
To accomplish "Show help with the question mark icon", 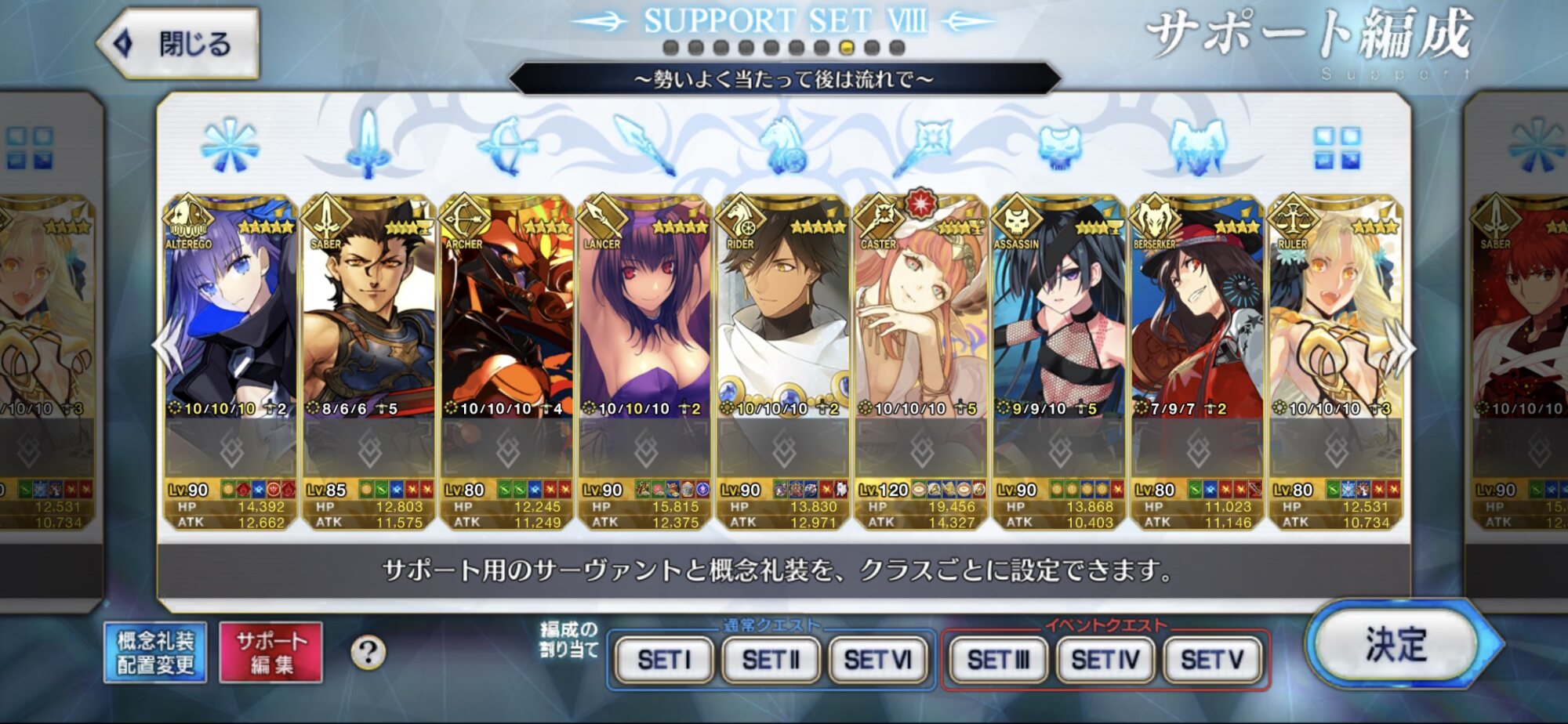I will [368, 653].
